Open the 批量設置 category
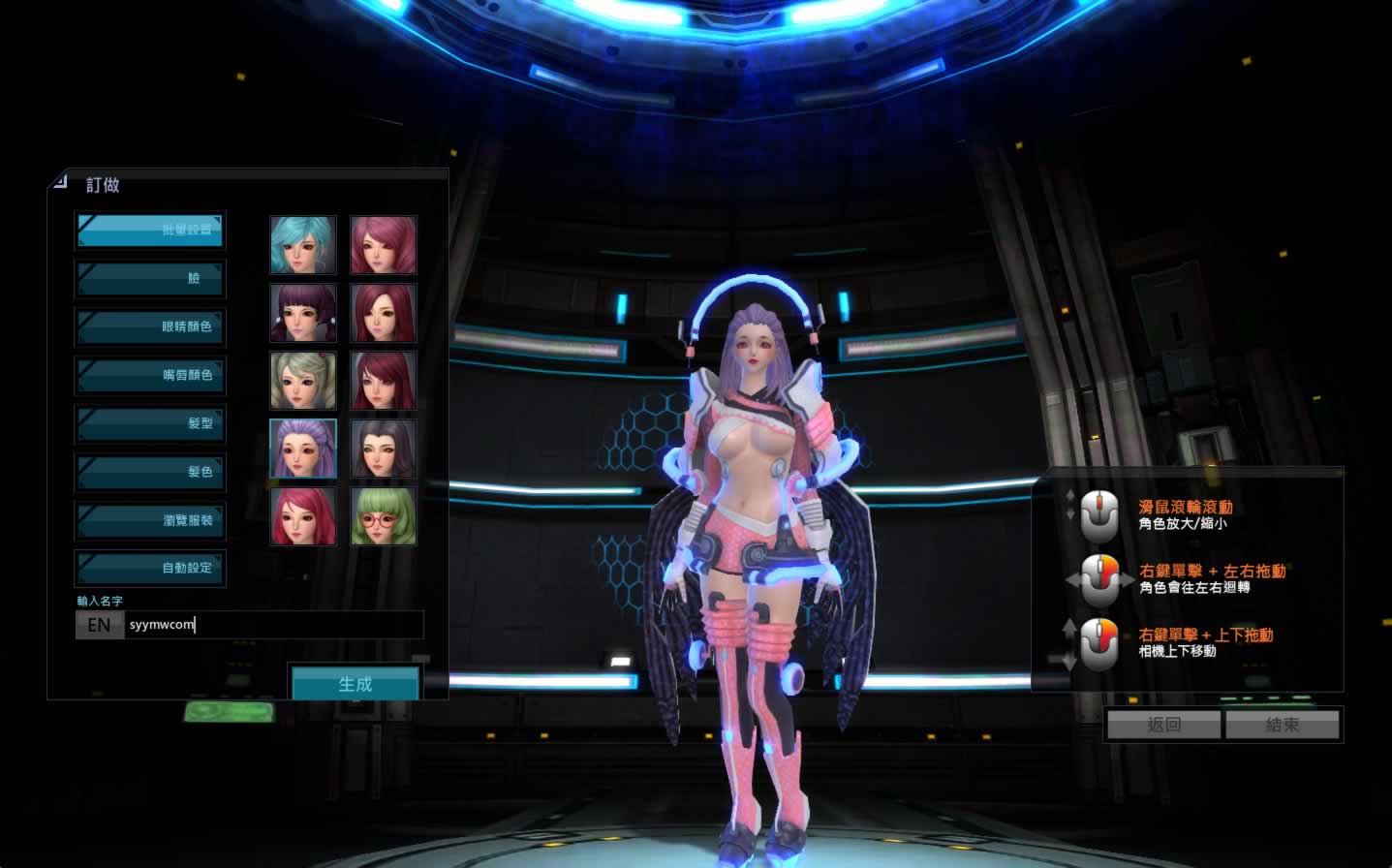The image size is (1392, 868). tap(150, 230)
